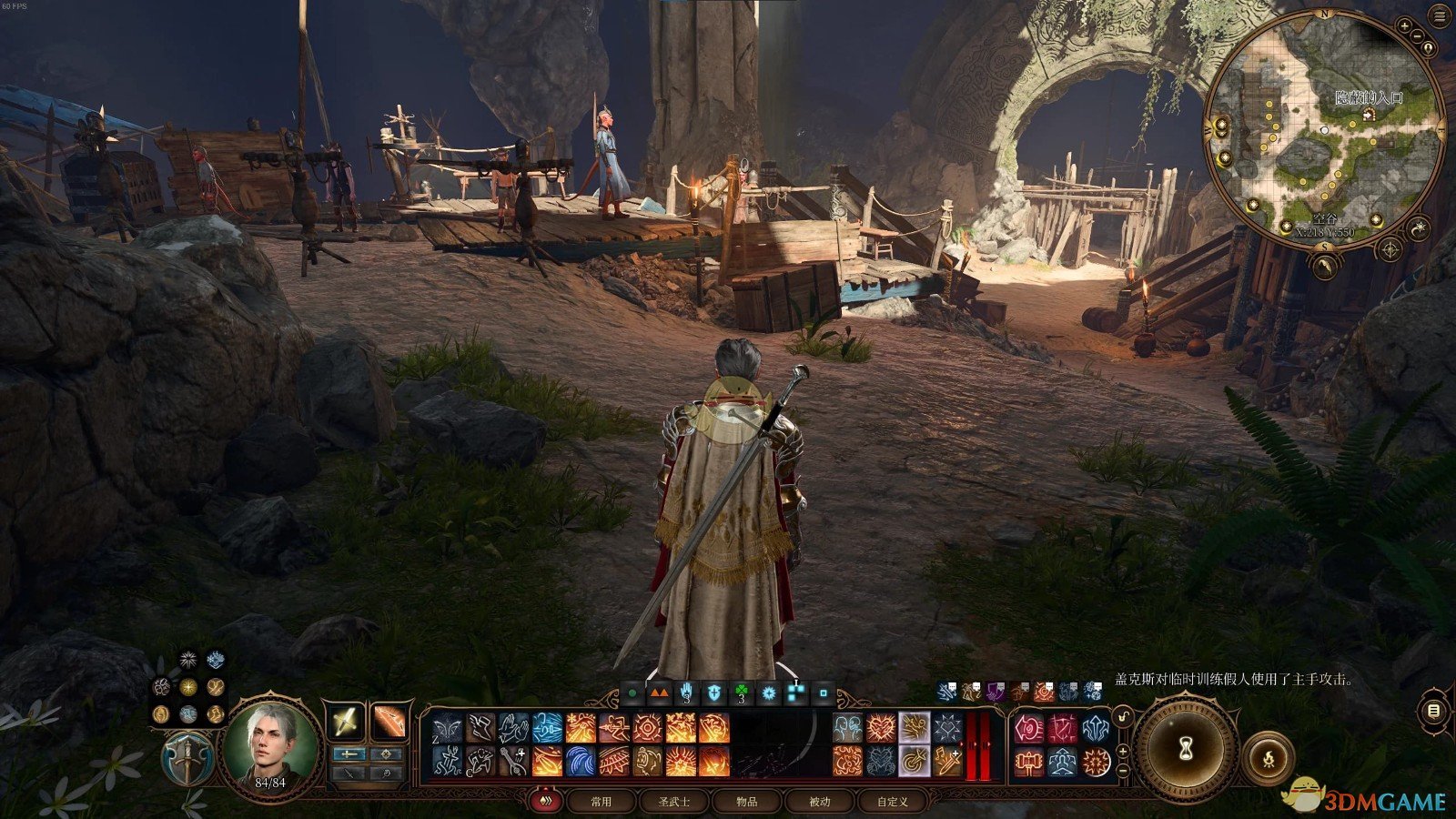Select the glowing main-hand sword weapon slot
1456x819 pixels.
(346, 723)
